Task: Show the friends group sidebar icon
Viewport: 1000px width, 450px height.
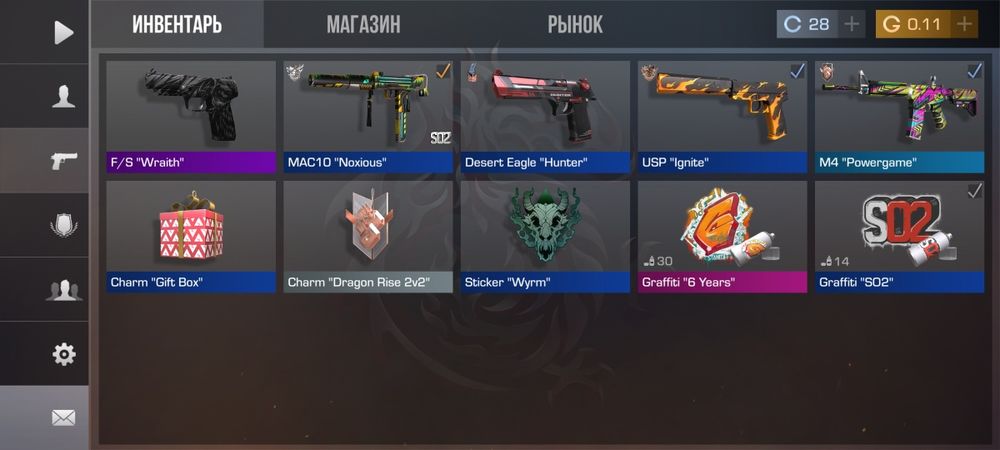Action: click(x=63, y=290)
